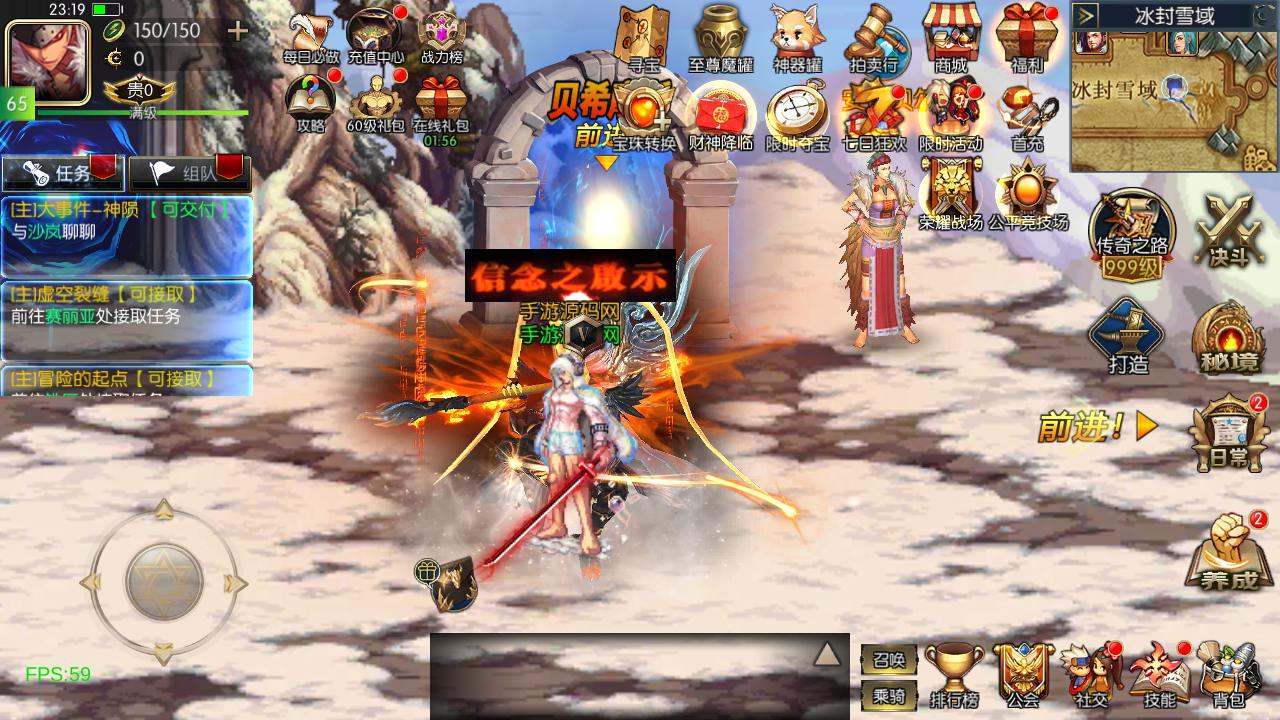Open the 技能 skills menu

pos(1159,675)
